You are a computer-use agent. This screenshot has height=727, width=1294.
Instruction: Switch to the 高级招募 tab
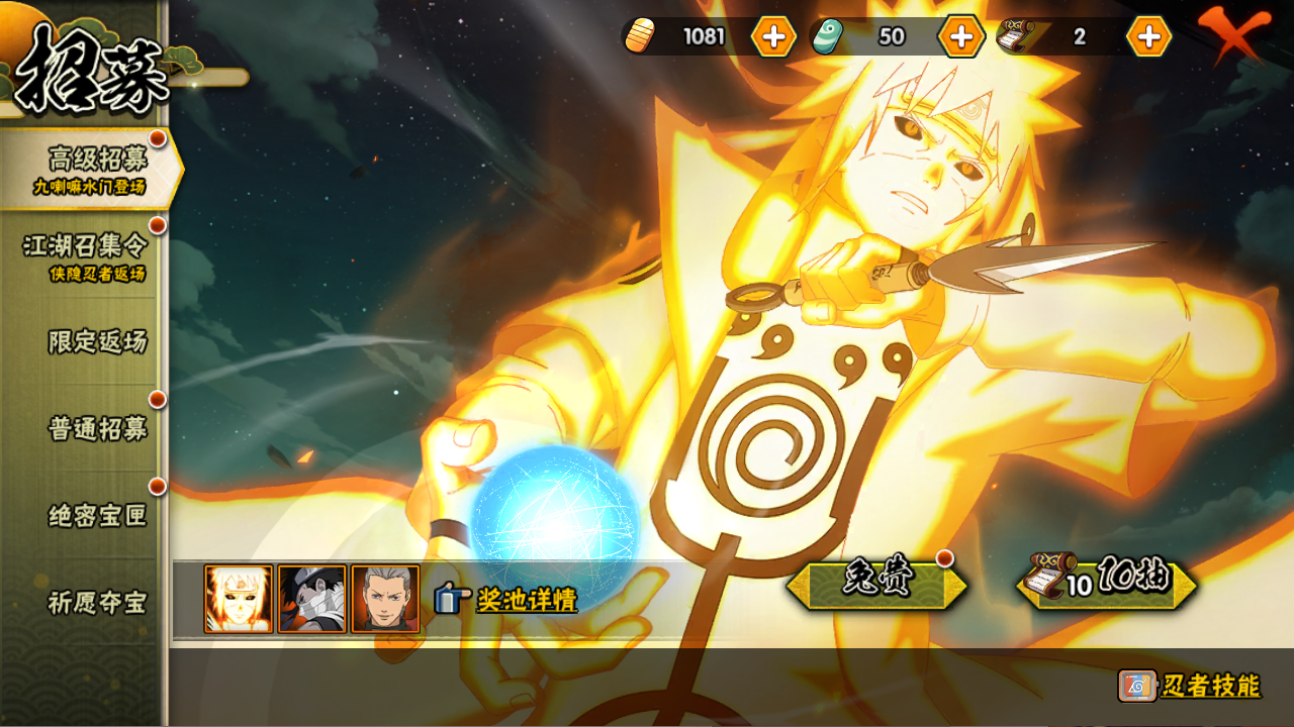click(90, 168)
